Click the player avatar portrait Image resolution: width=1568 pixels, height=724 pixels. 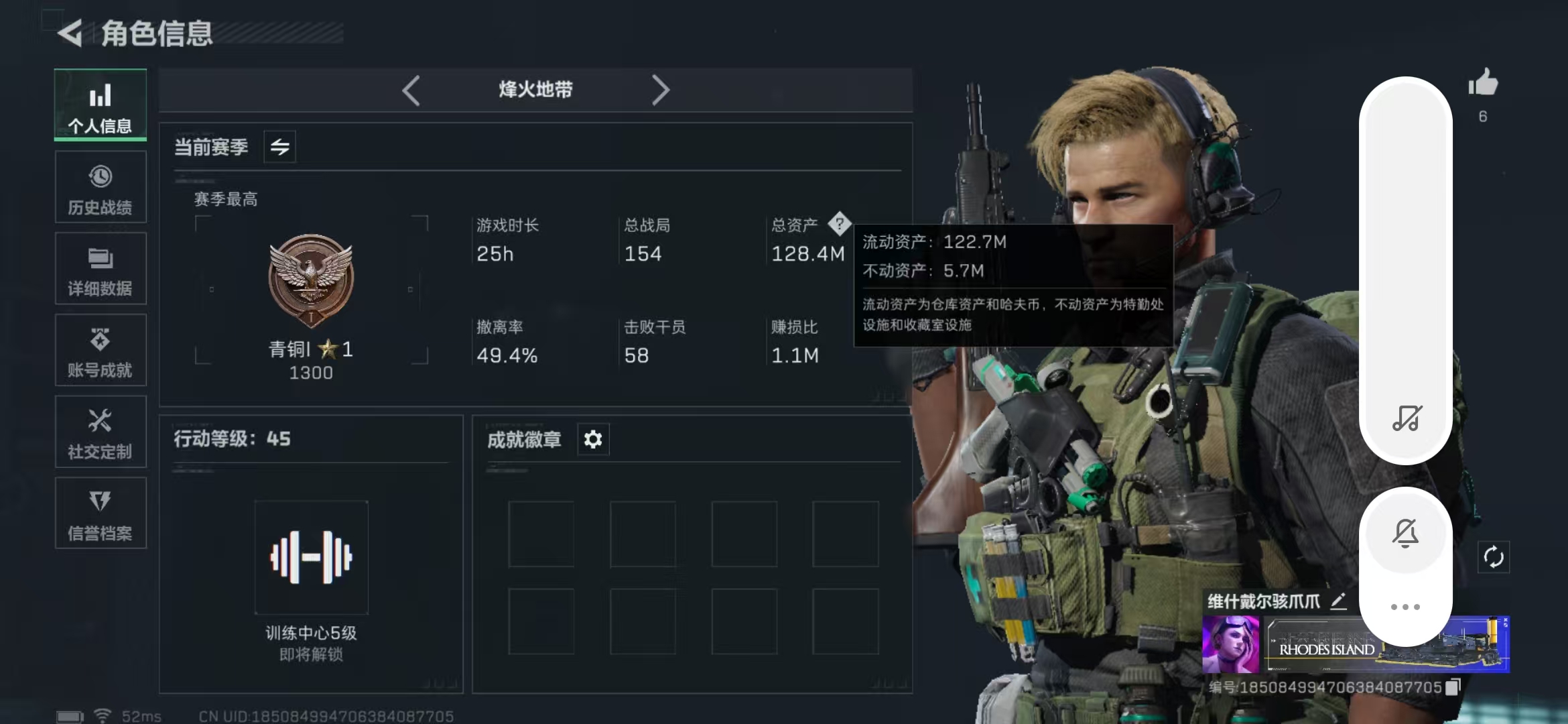(1230, 645)
